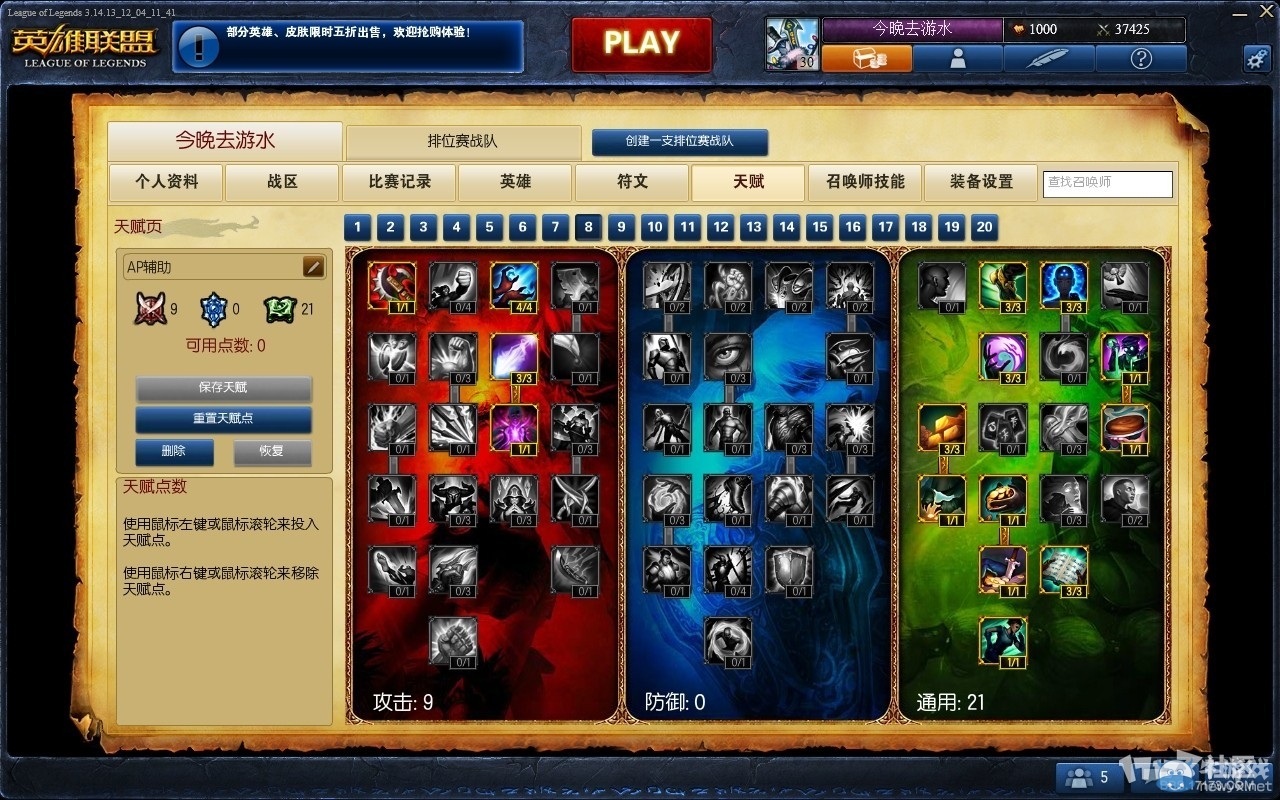This screenshot has width=1280, height=800.
Task: Click the summoner profile avatar portrait
Action: [x=959, y=58]
